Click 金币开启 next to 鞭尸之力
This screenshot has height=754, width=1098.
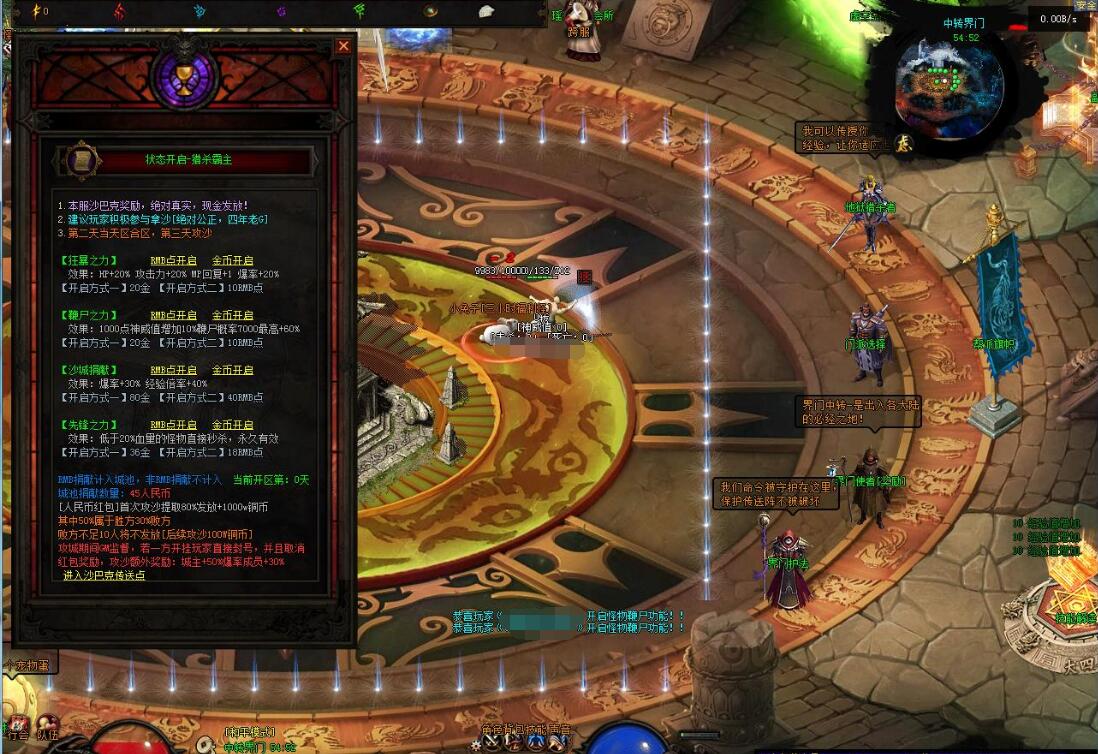pyautogui.click(x=232, y=315)
